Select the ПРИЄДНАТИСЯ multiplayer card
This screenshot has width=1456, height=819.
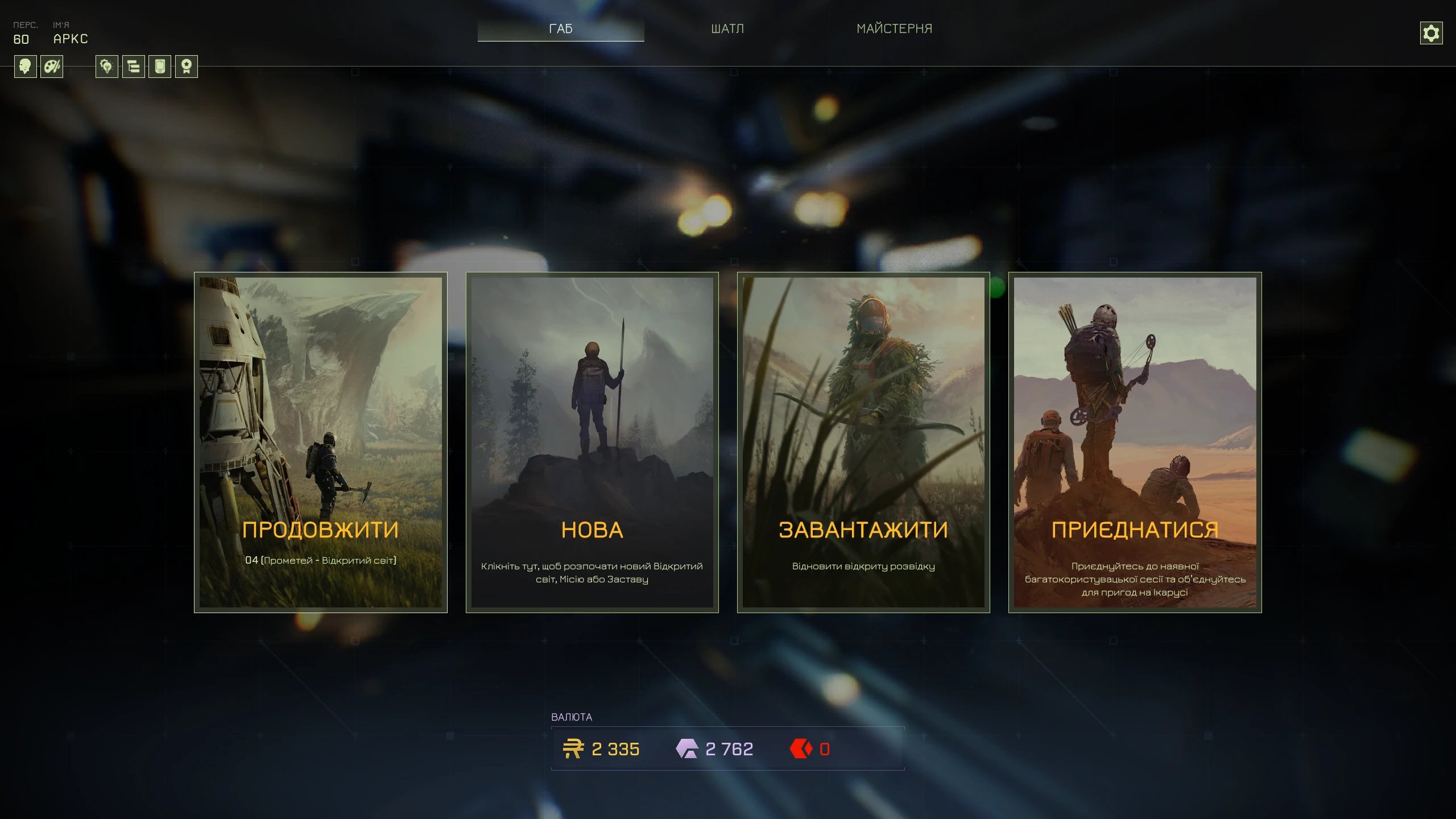click(x=1135, y=442)
